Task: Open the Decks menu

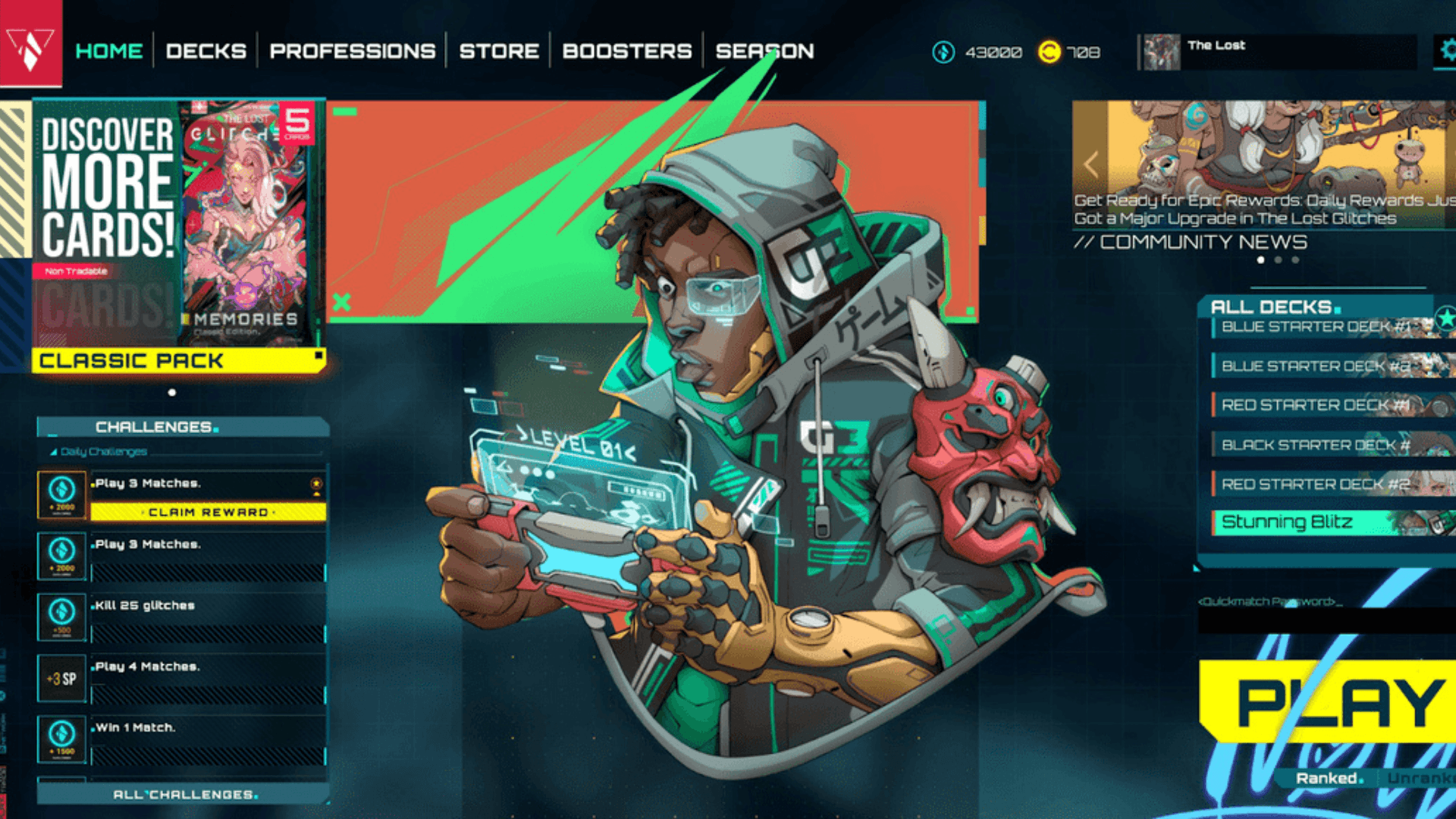Action: coord(206,51)
